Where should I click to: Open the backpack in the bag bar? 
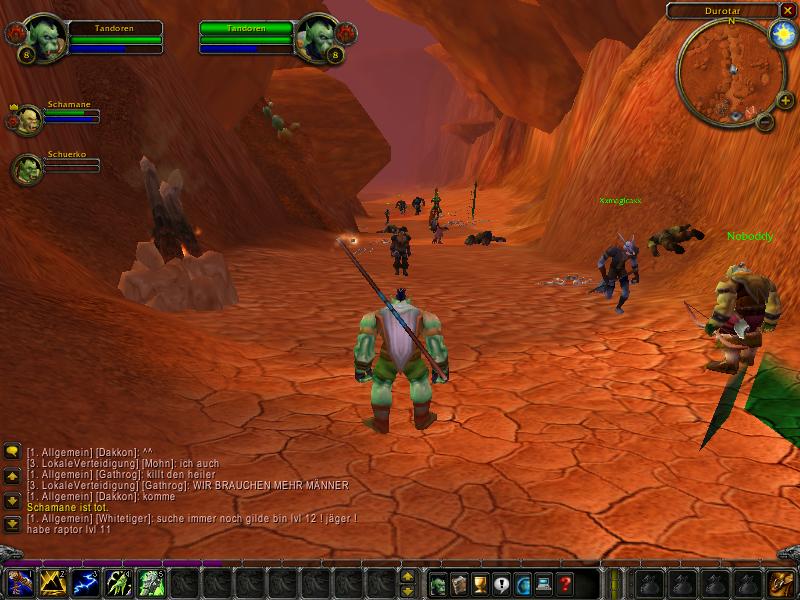[779, 583]
